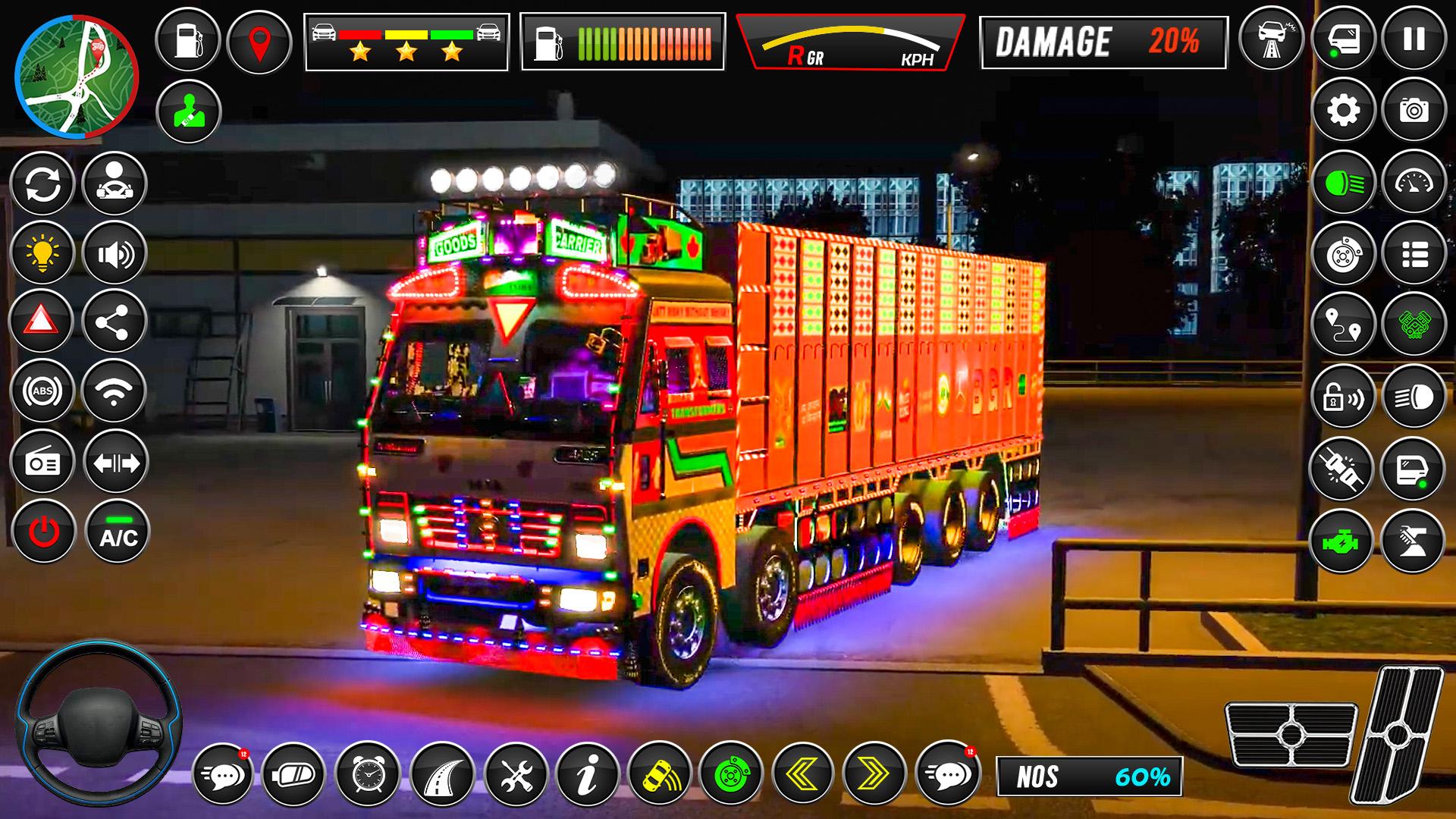Viewport: 1456px width, 819px height.
Task: Open the information button
Action: (x=588, y=774)
